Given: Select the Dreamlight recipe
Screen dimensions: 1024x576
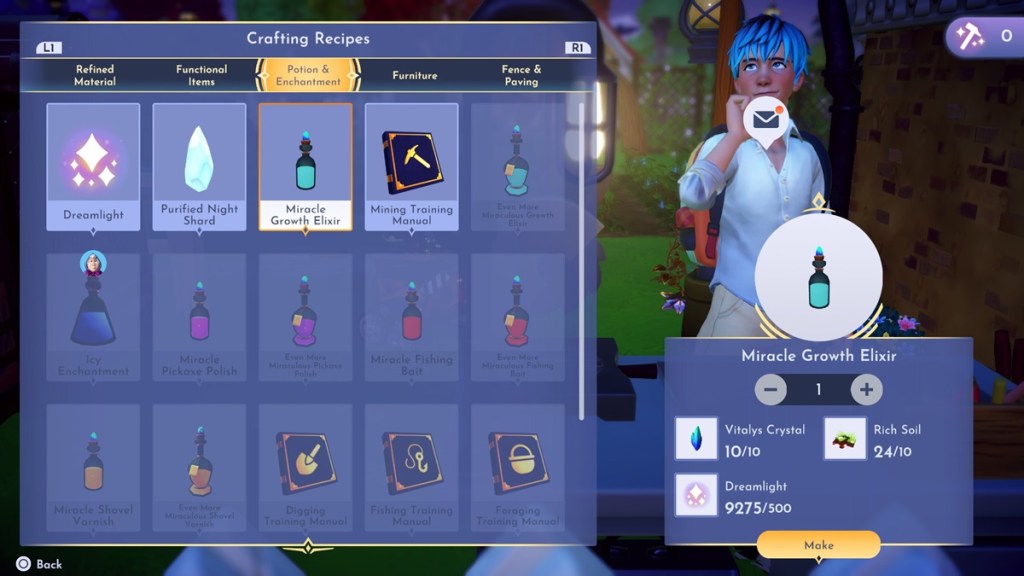Looking at the screenshot, I should [93, 166].
